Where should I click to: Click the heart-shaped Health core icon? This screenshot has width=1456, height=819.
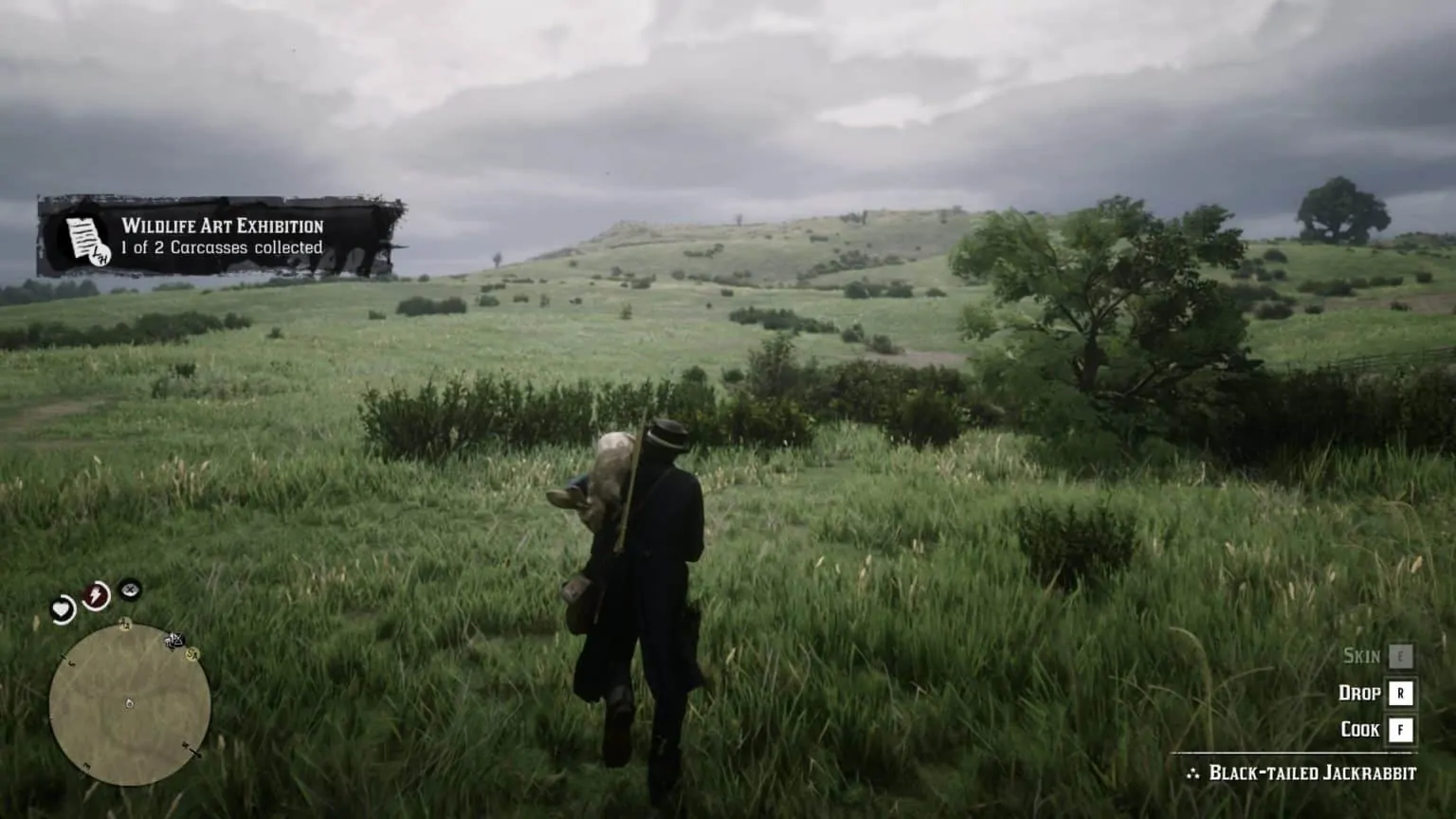(64, 609)
